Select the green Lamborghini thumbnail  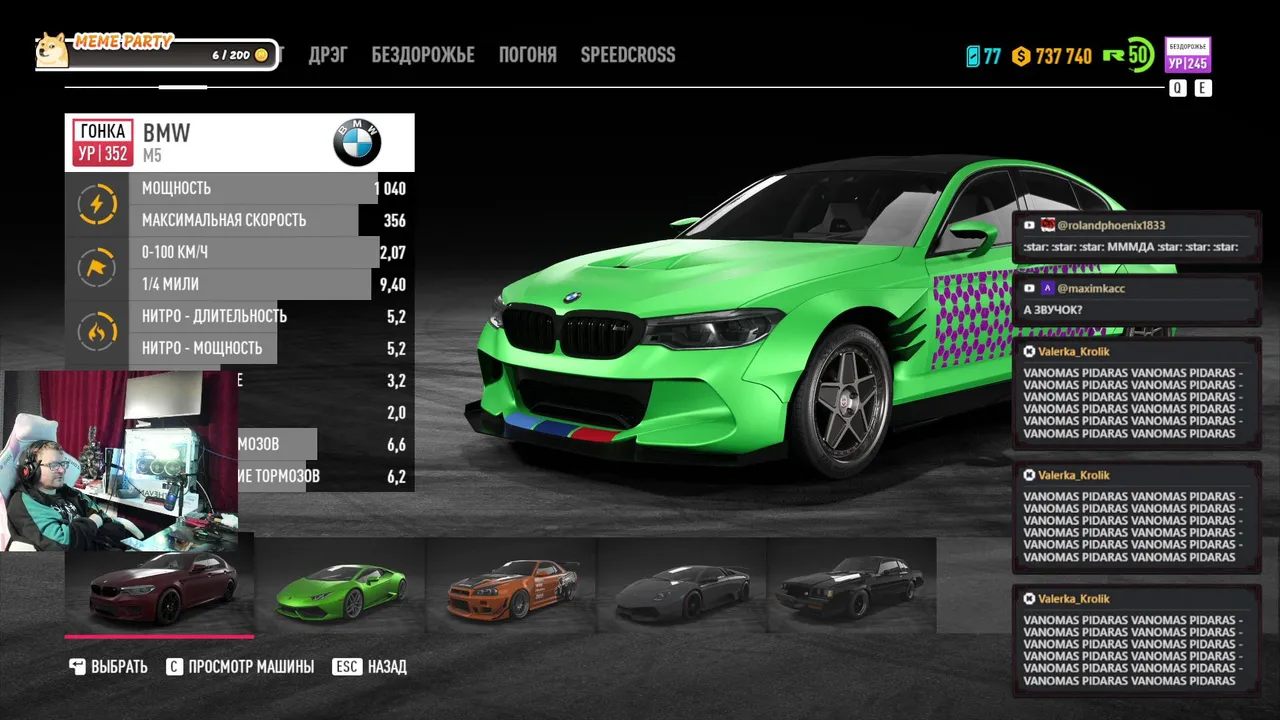click(341, 587)
